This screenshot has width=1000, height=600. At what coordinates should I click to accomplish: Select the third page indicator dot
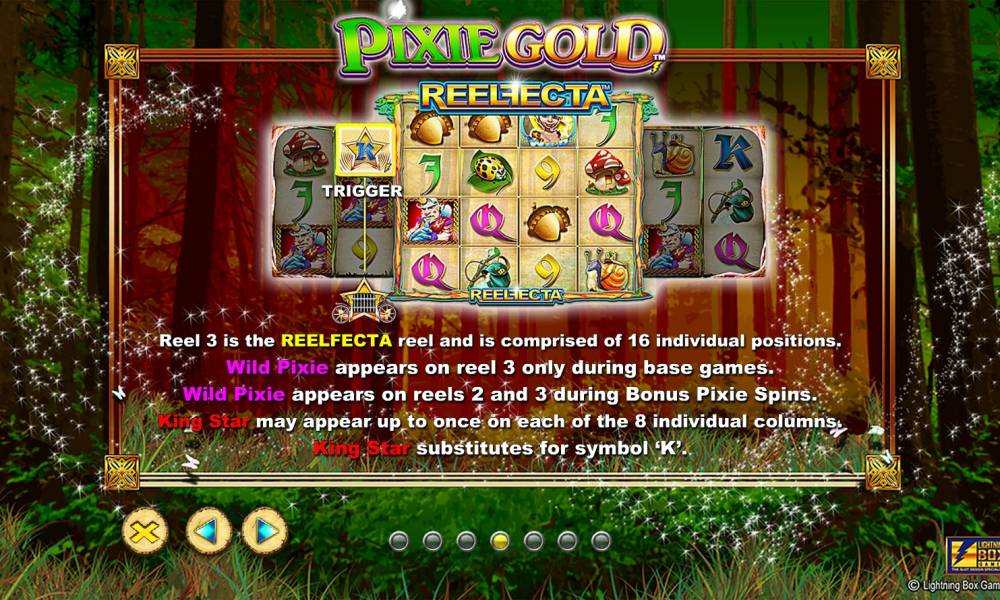(466, 541)
